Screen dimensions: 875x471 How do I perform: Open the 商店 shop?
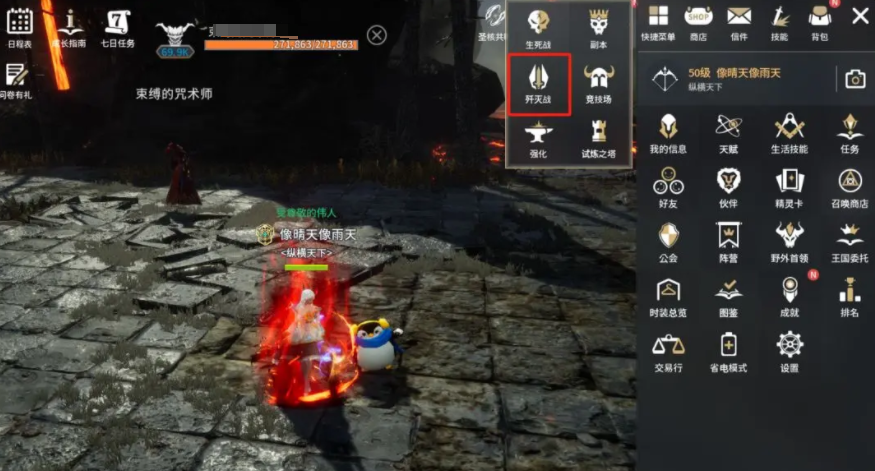point(698,21)
